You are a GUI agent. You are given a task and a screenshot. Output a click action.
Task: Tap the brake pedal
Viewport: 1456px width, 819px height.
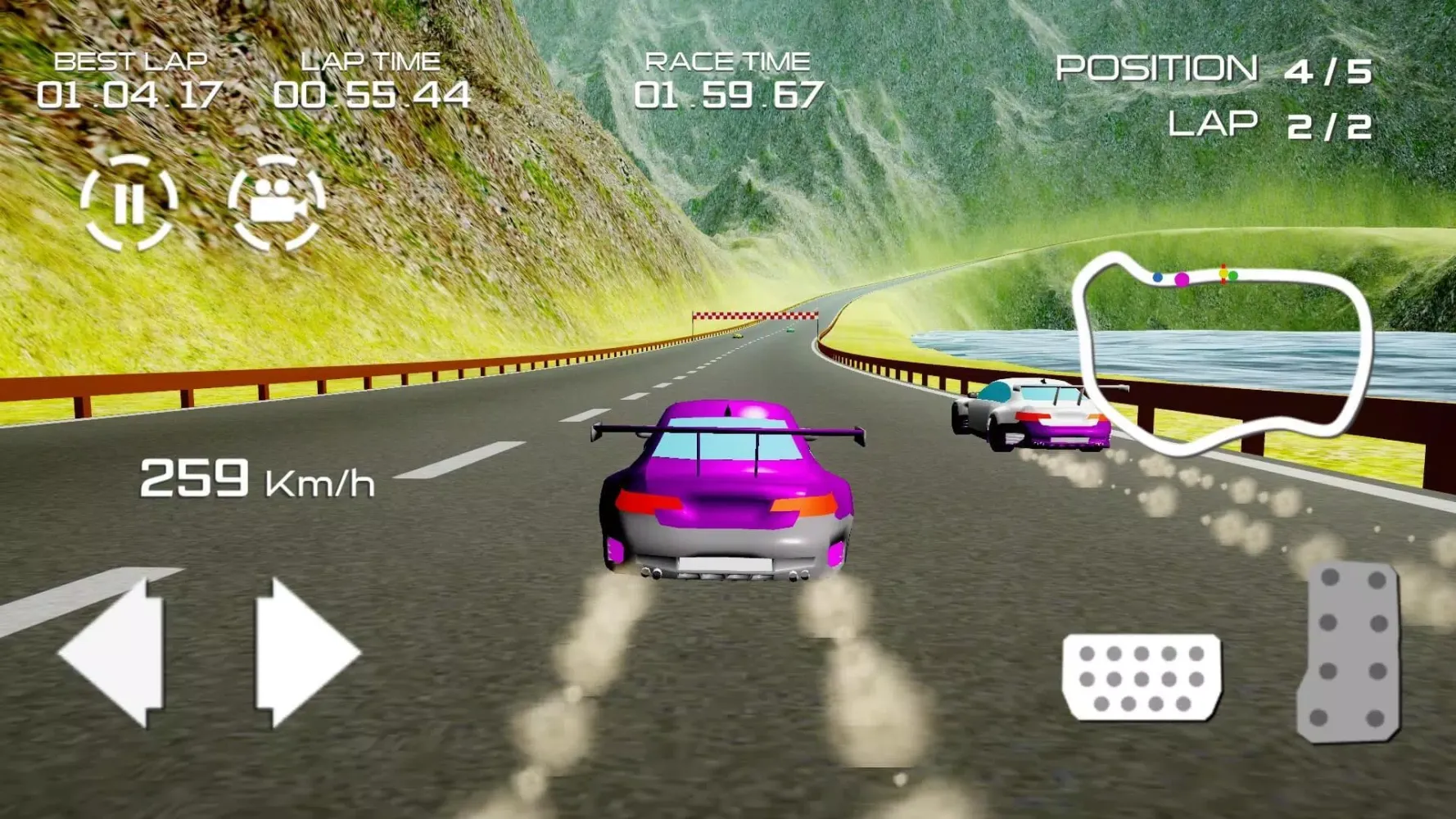1142,676
